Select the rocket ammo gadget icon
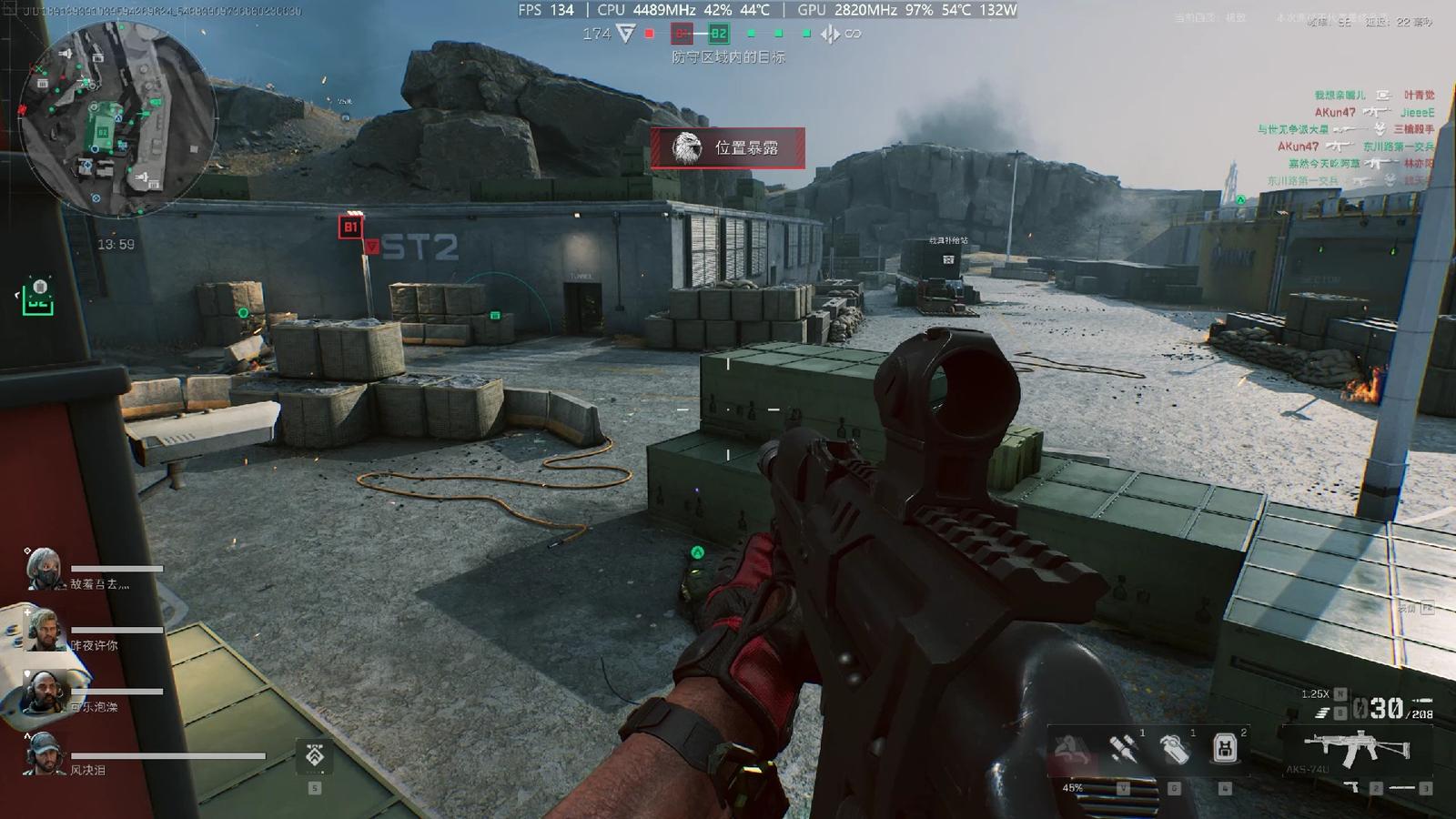Viewport: 1456px width, 819px height. 1124,750
